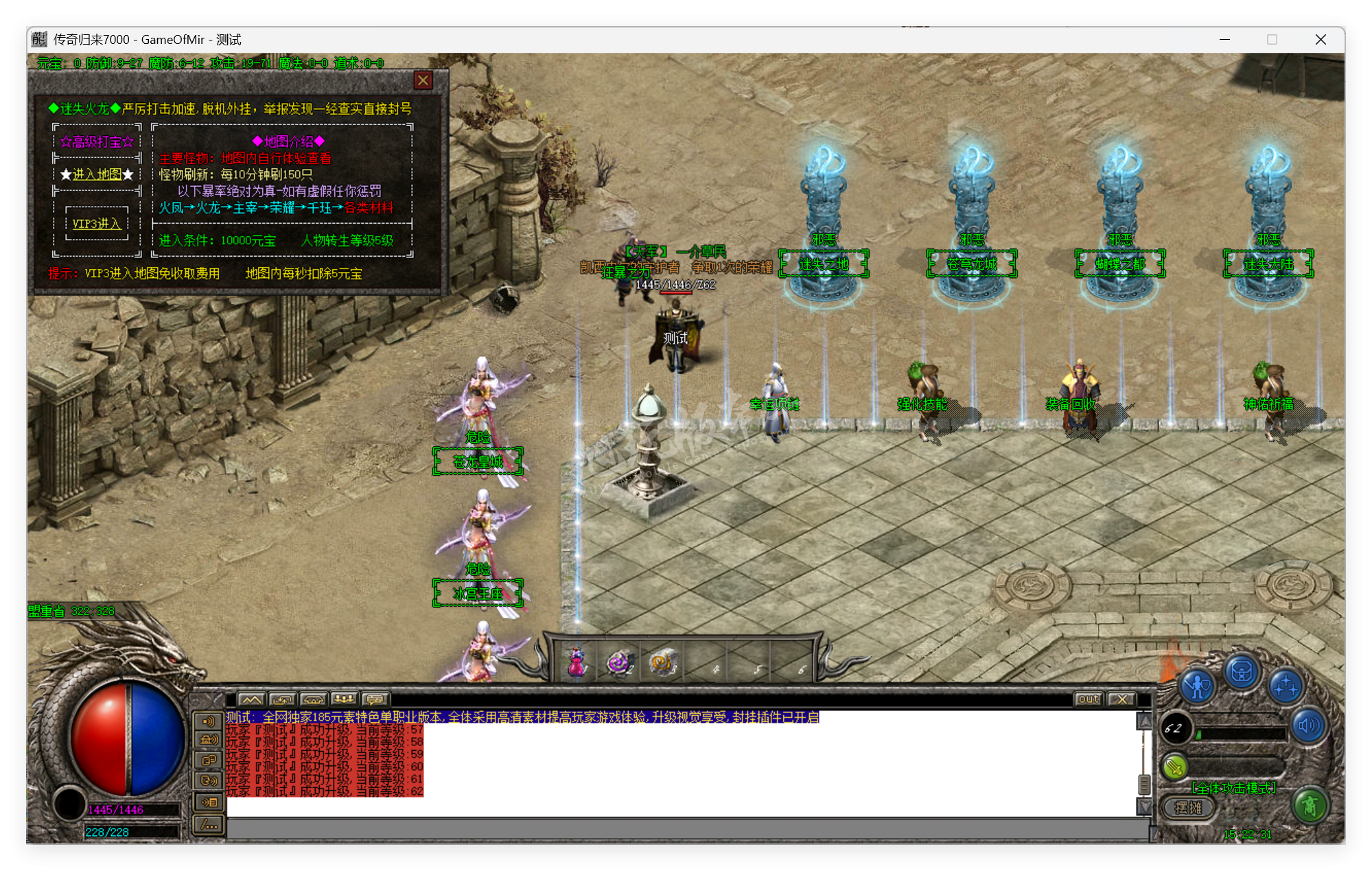Image resolution: width=1372 pixels, height=871 pixels.
Task: Click the zigzag icon on the chat toolbar
Action: [251, 699]
